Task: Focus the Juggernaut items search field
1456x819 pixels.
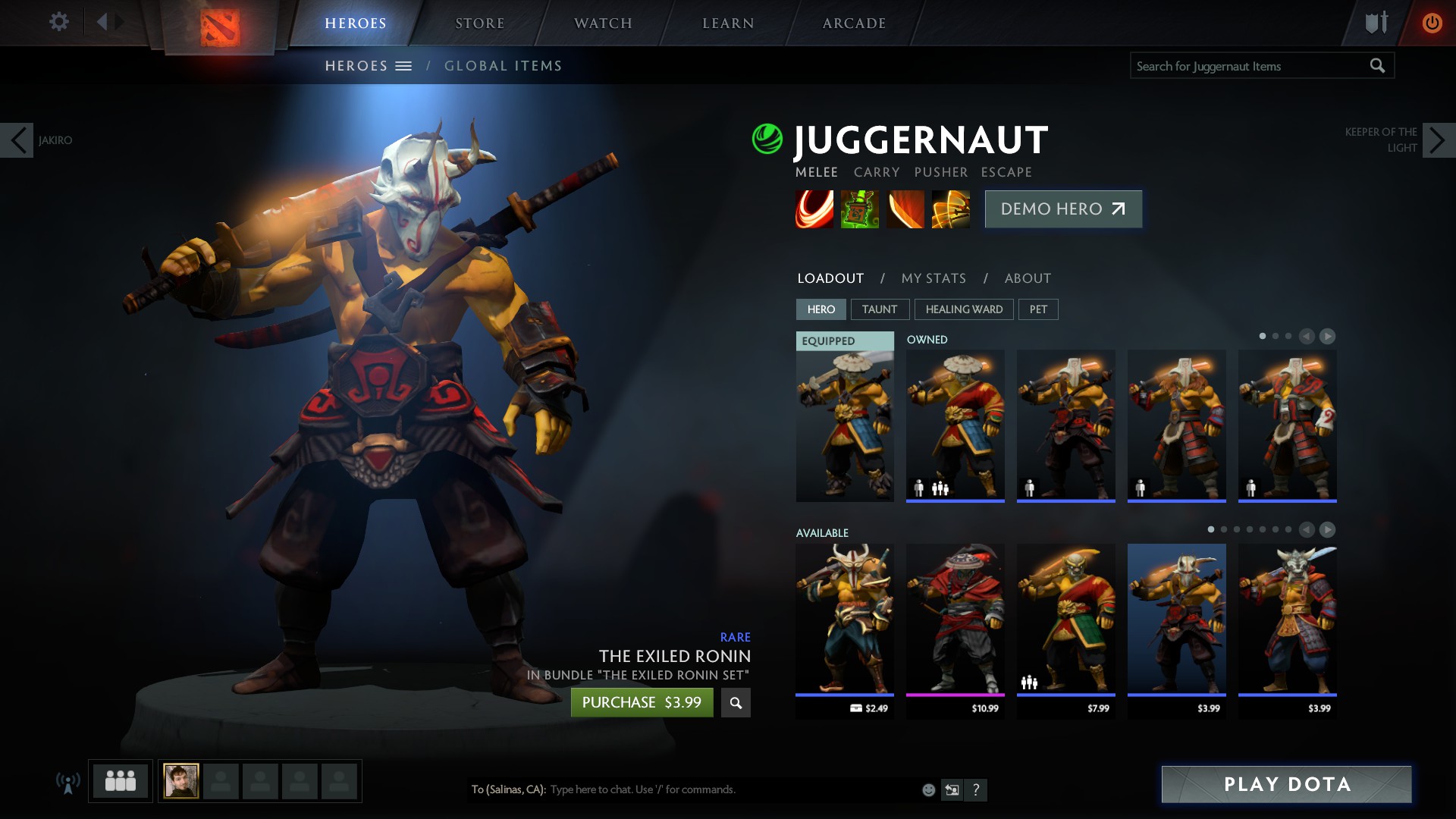Action: [x=1247, y=66]
